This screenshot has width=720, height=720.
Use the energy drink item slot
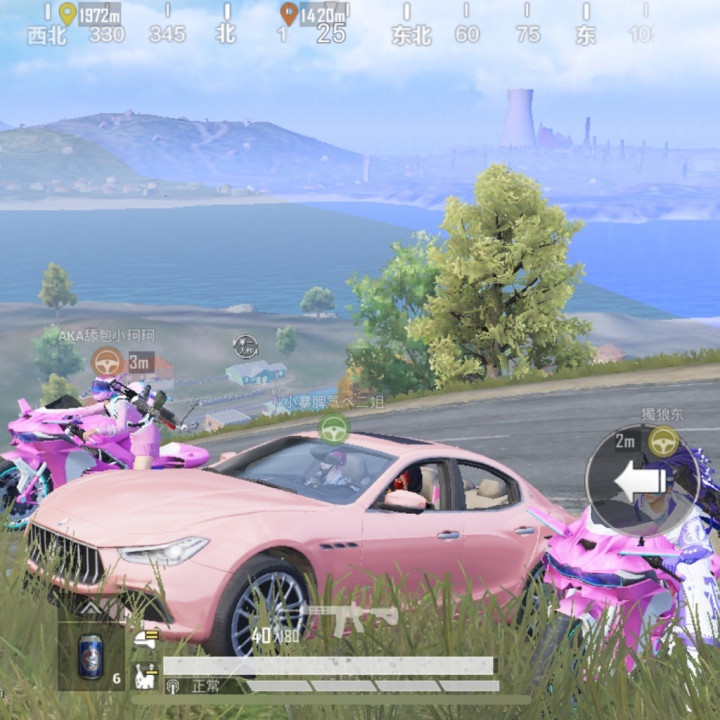(x=90, y=657)
